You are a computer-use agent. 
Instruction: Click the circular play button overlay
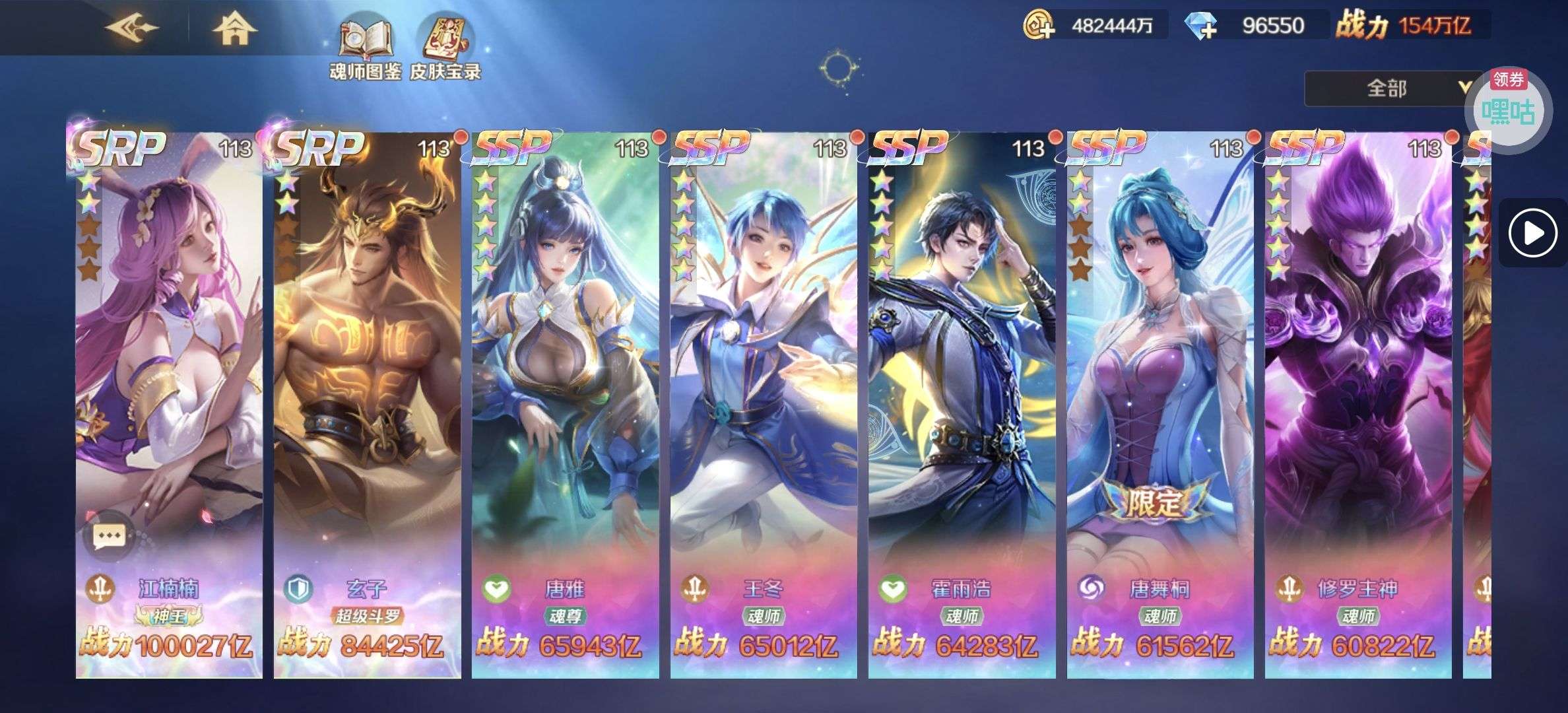coord(1532,233)
